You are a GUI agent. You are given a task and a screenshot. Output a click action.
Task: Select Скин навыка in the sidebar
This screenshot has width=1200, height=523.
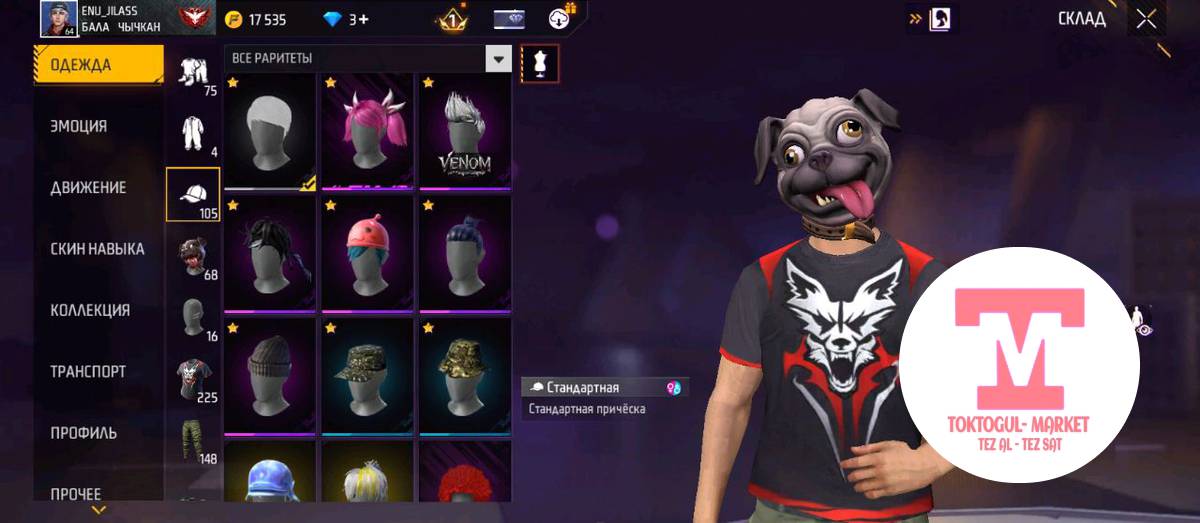[97, 249]
